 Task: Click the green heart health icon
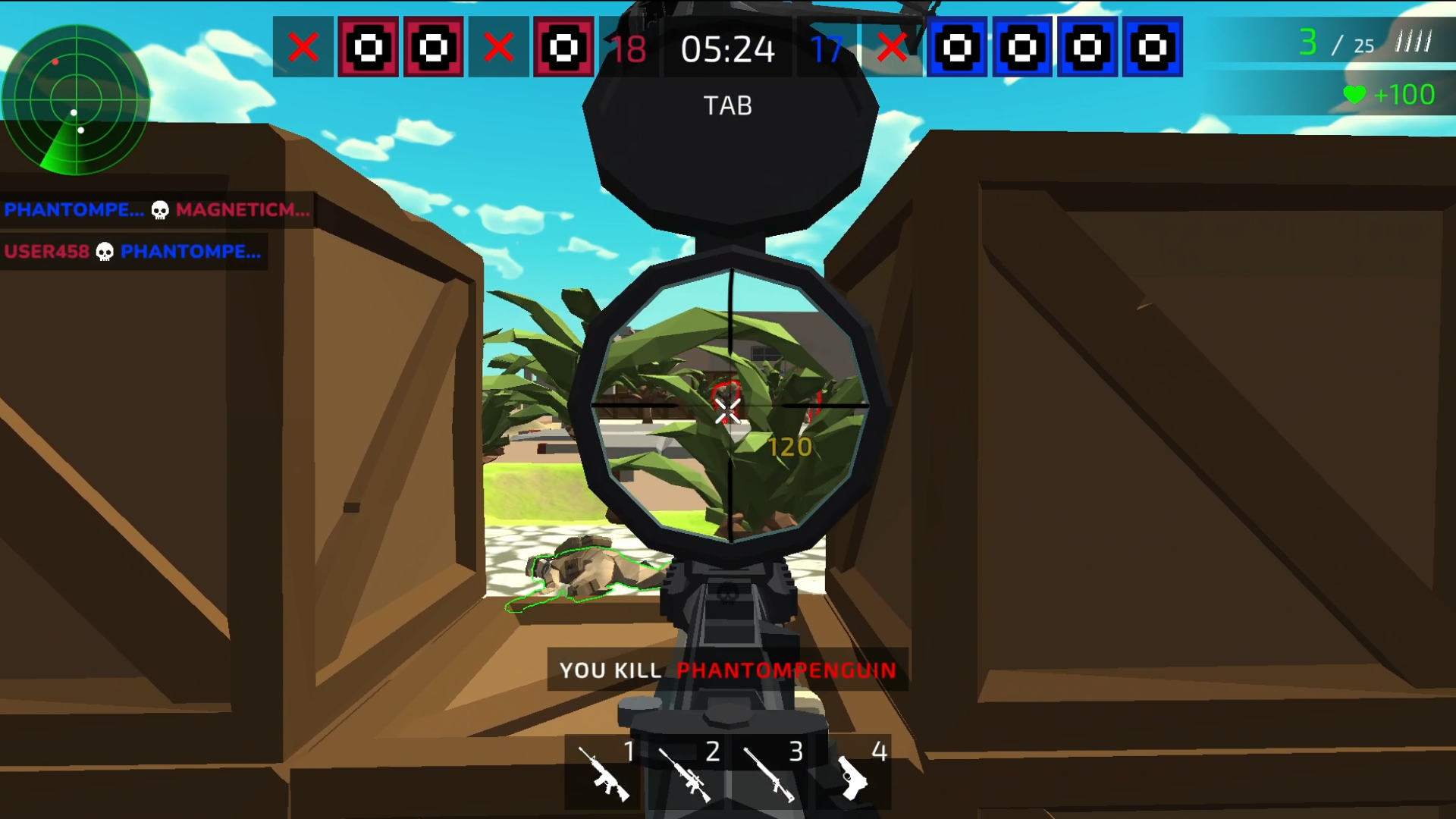coord(1354,96)
